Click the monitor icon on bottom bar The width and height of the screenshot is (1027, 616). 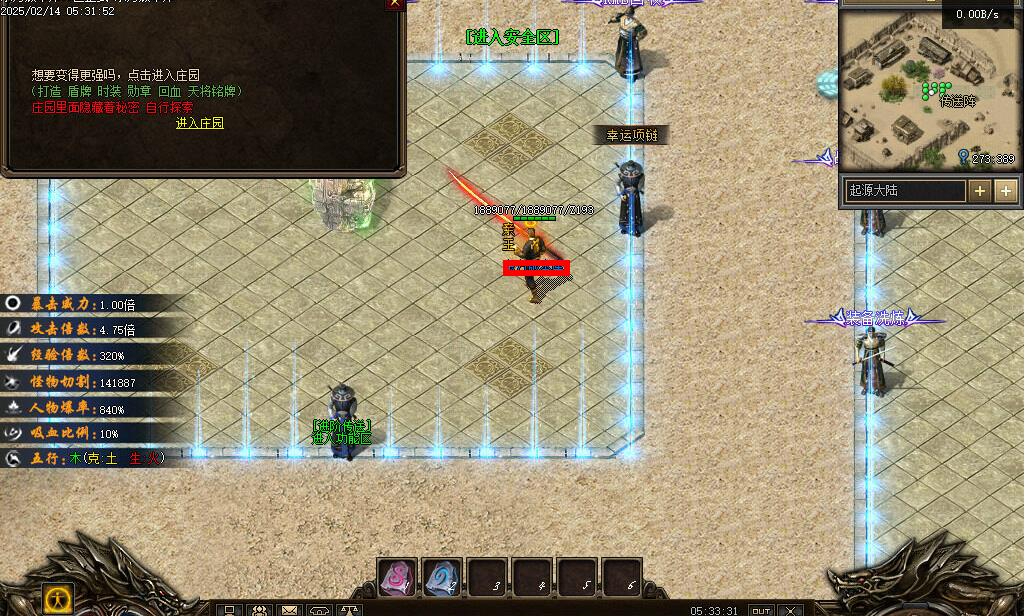(229, 610)
